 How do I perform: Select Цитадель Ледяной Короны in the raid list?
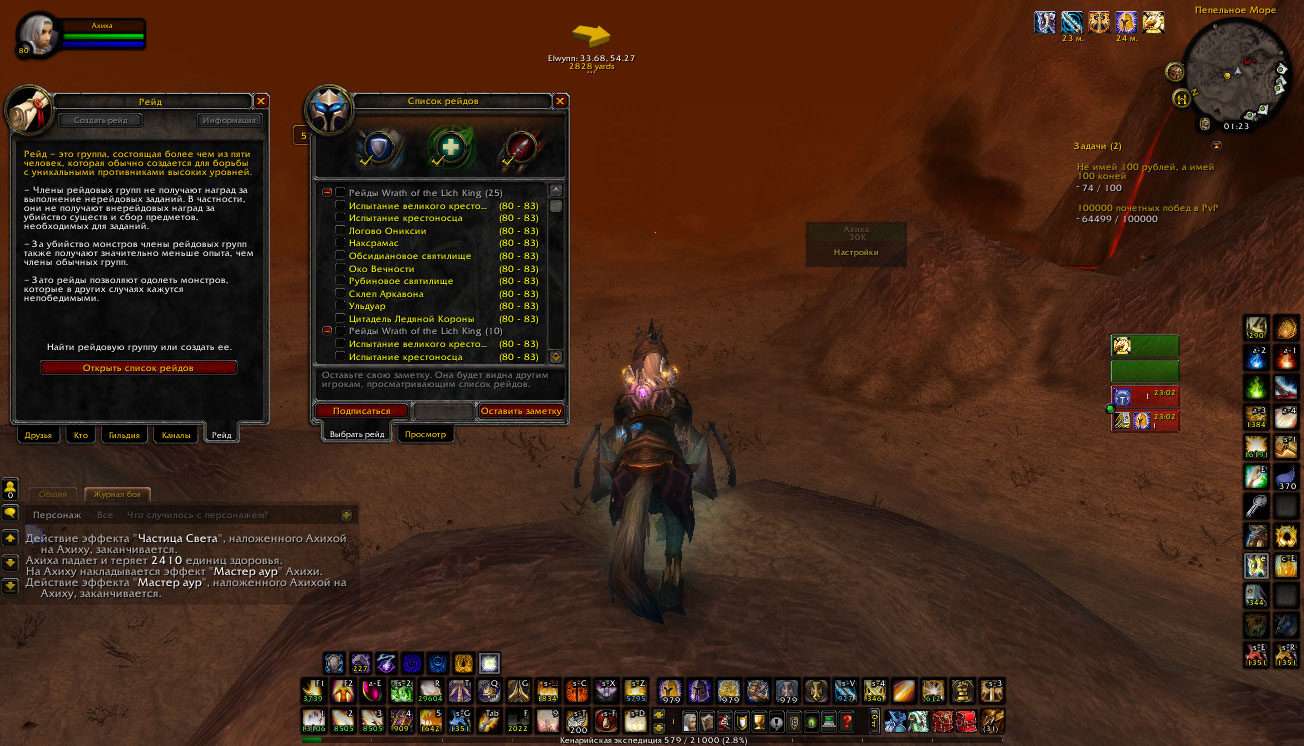397,319
